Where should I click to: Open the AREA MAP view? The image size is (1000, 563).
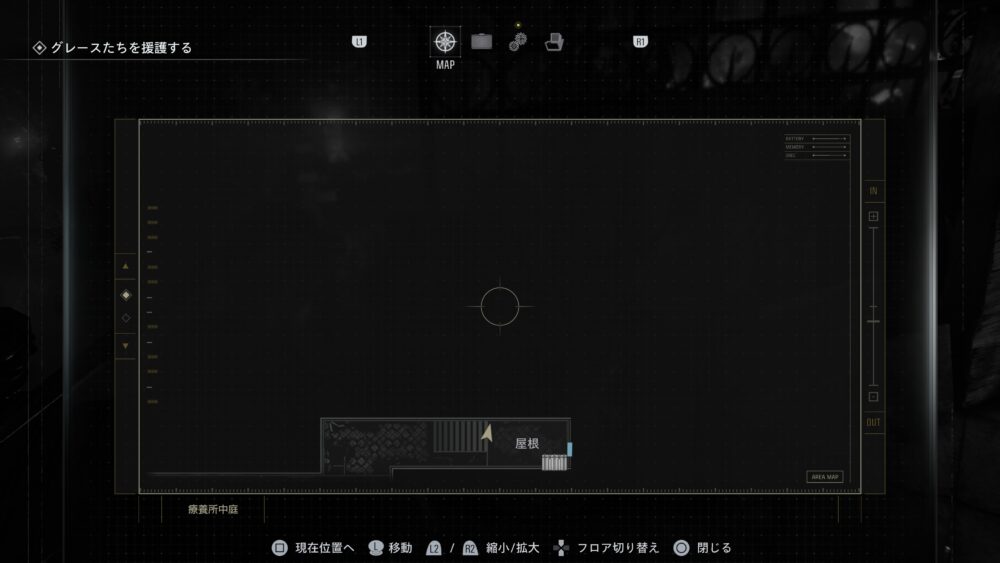[825, 477]
